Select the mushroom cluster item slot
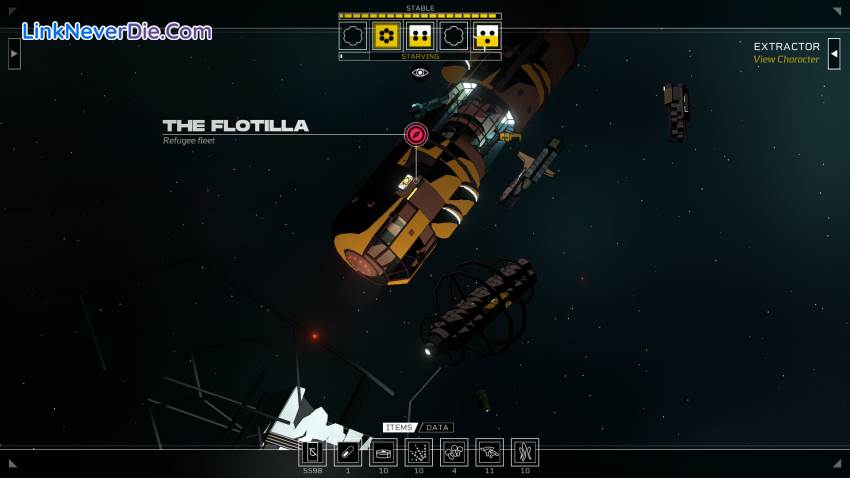The height and width of the screenshot is (478, 850). tap(454, 452)
